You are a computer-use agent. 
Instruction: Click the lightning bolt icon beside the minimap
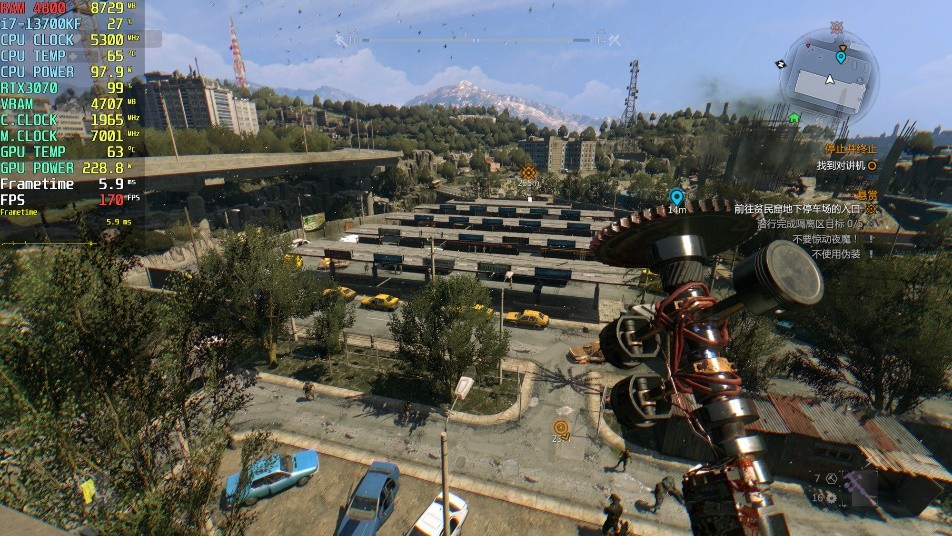coord(781,64)
